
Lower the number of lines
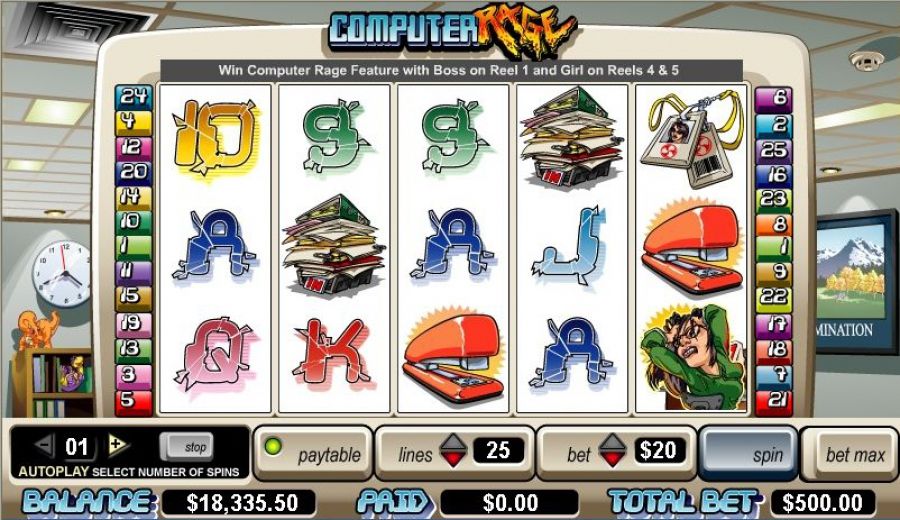coord(453,461)
